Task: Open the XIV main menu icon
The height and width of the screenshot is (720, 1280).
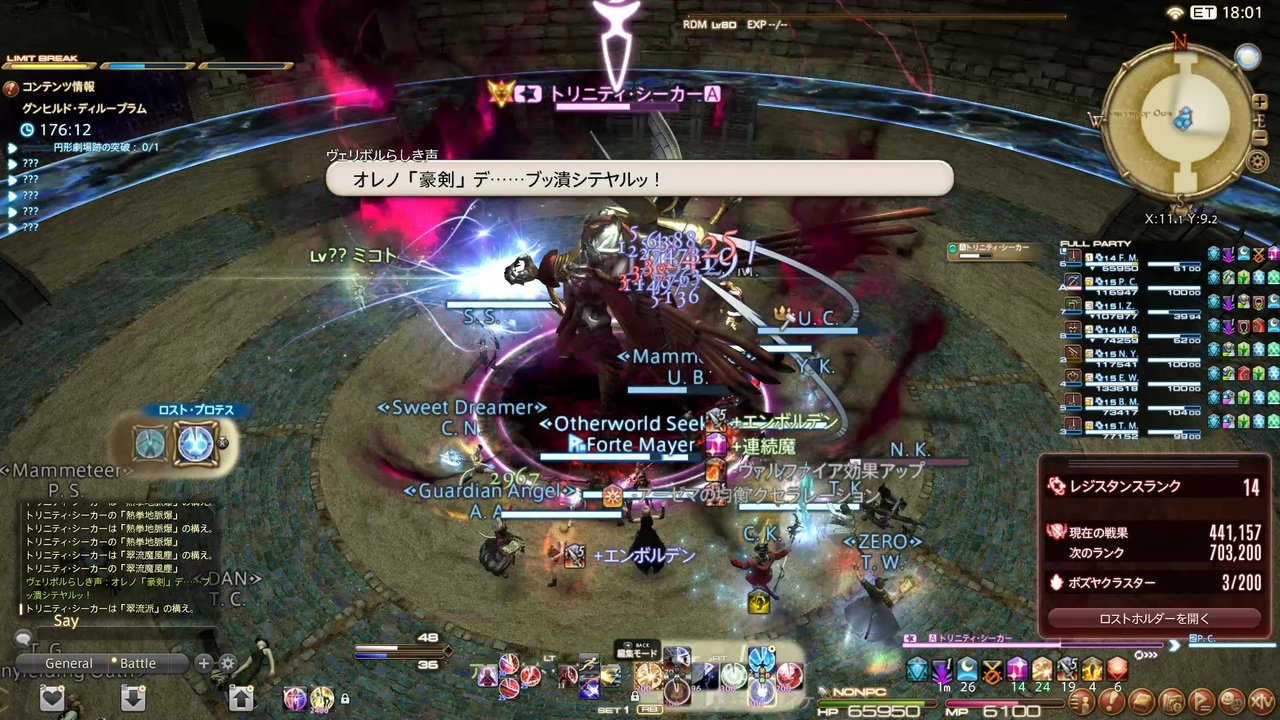Action: coord(1261,702)
